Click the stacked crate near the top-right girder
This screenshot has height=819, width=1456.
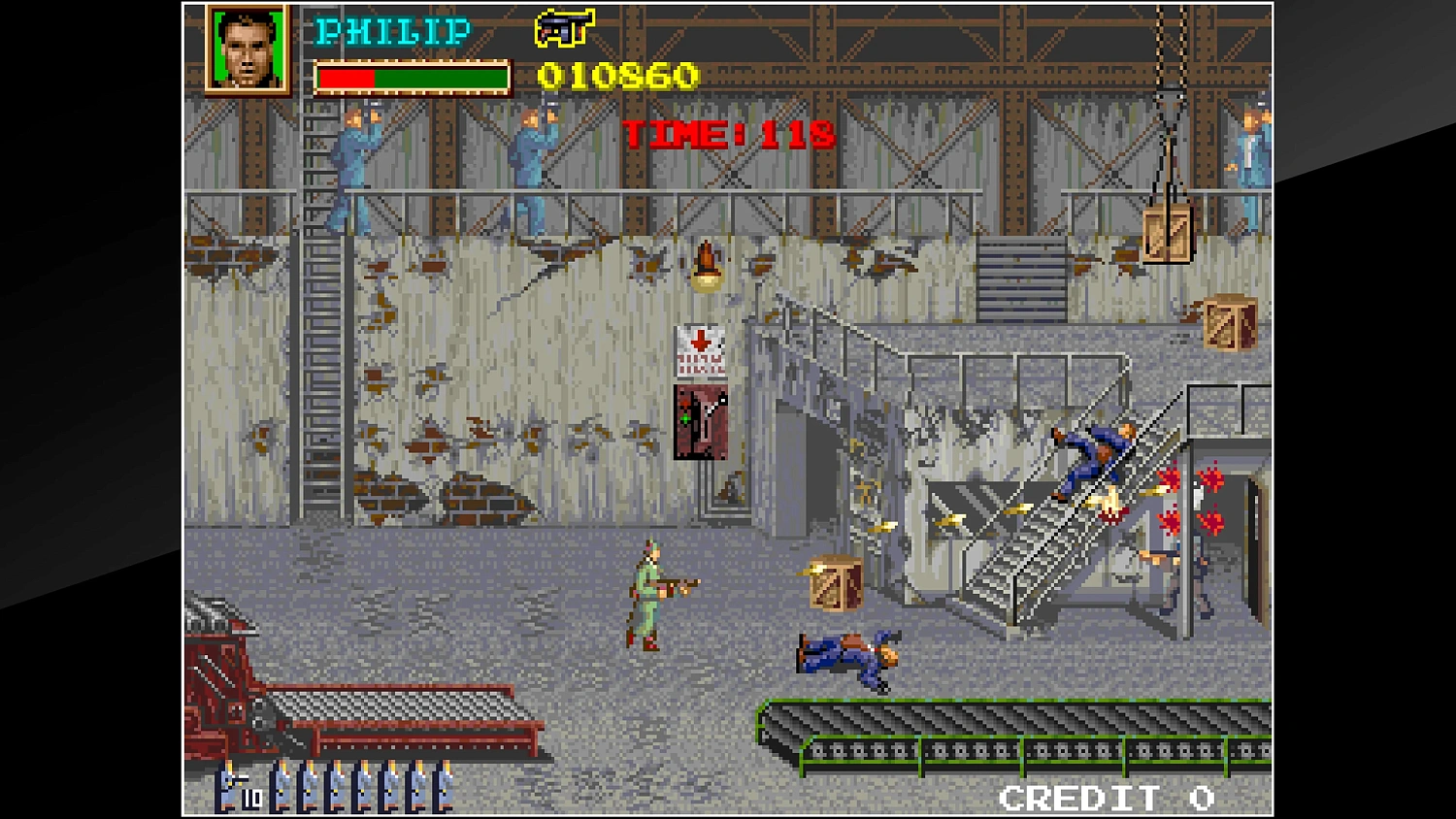(1228, 320)
